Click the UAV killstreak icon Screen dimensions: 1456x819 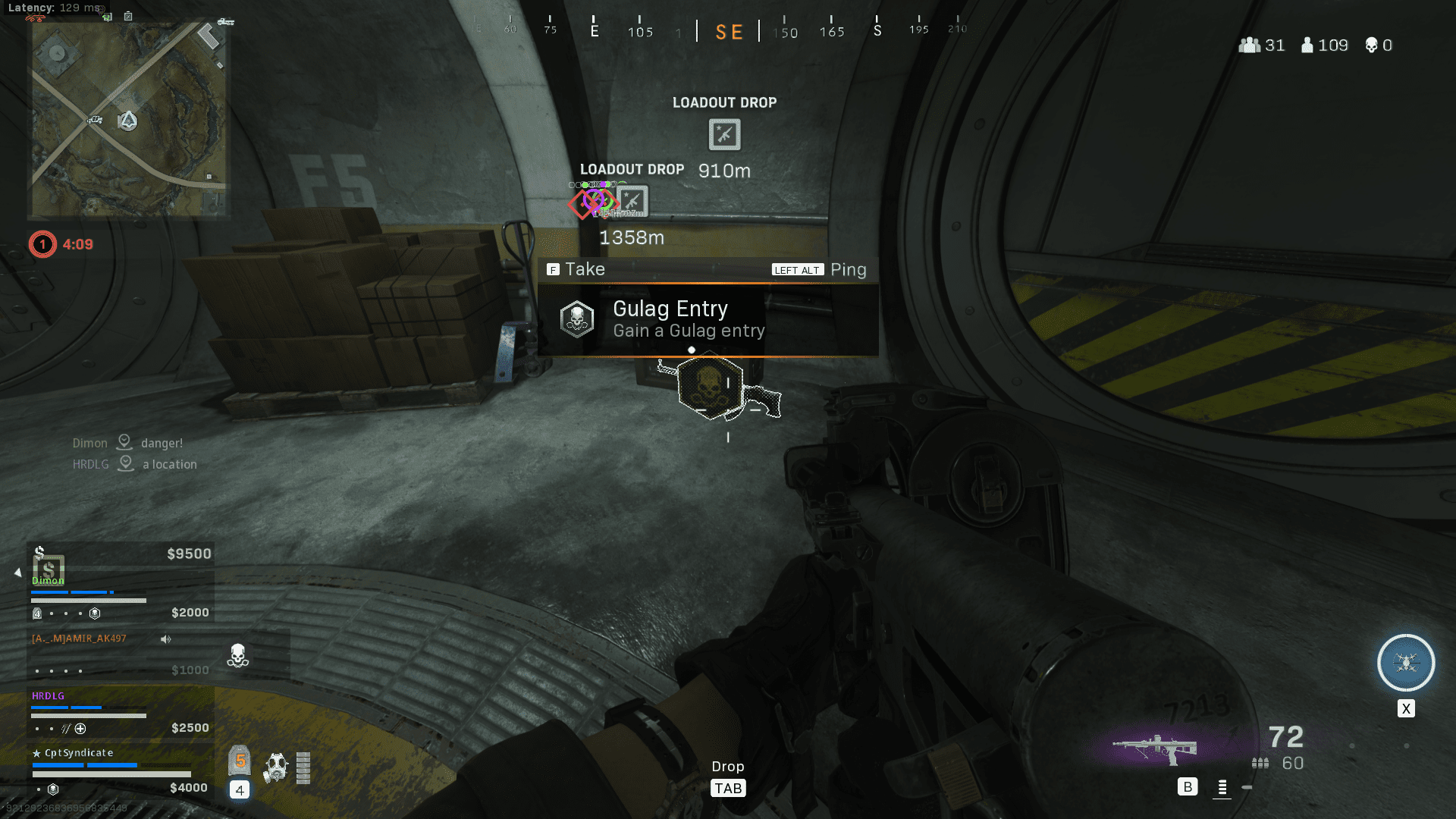(1405, 662)
